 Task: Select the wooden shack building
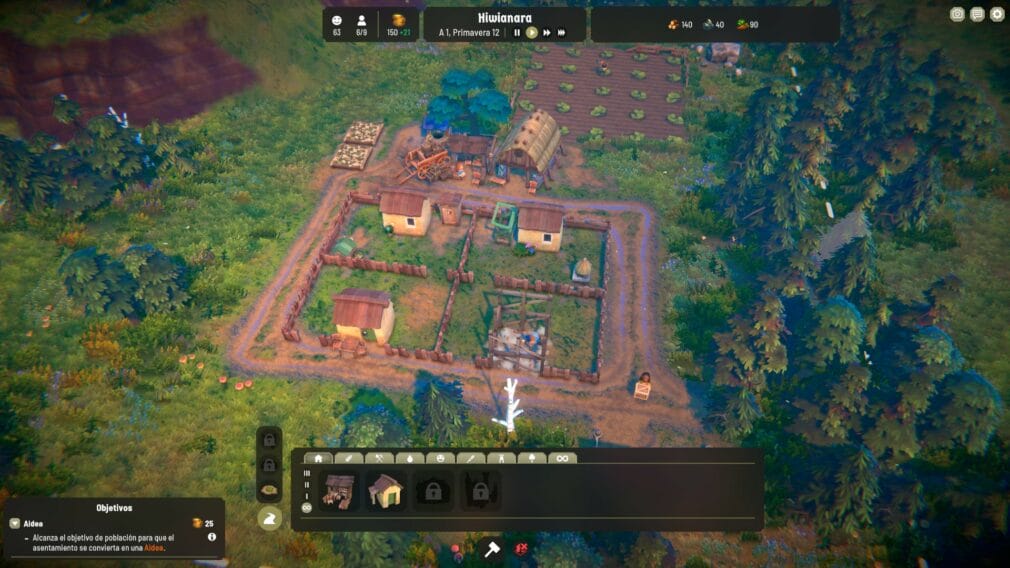(x=338, y=491)
